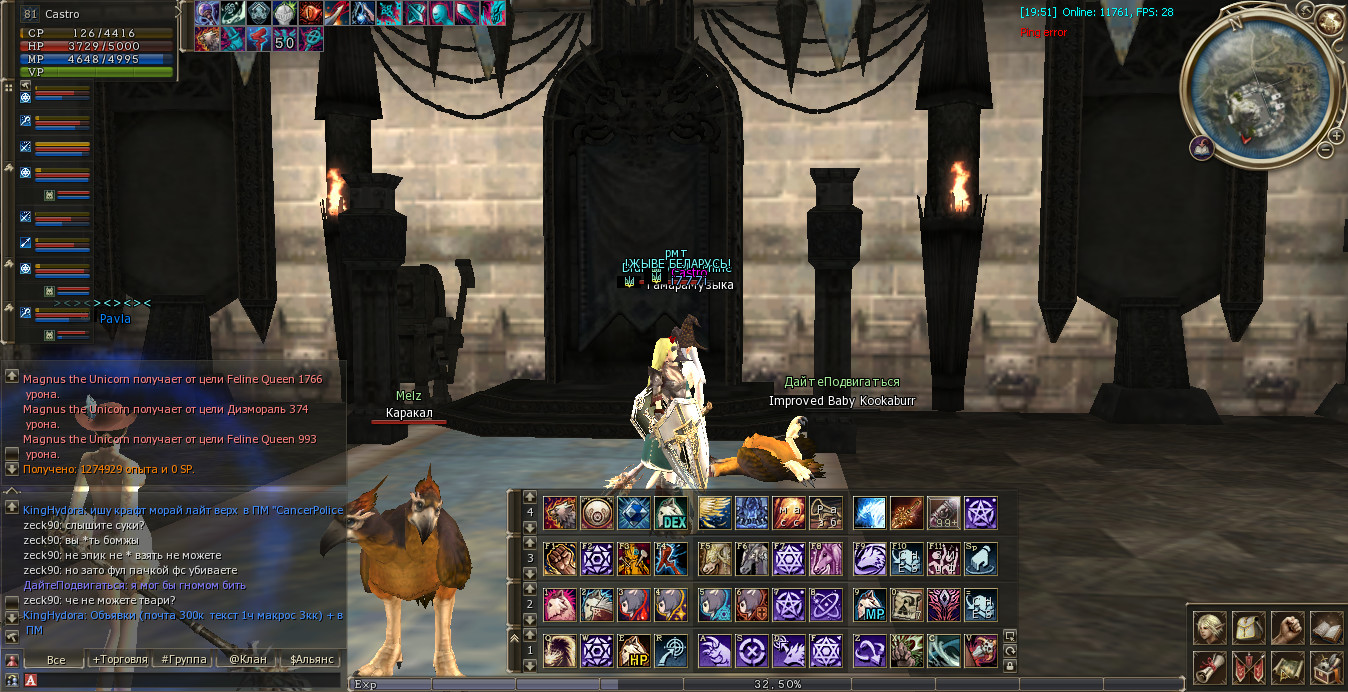Switch to the @Клан chat tab

tap(248, 660)
